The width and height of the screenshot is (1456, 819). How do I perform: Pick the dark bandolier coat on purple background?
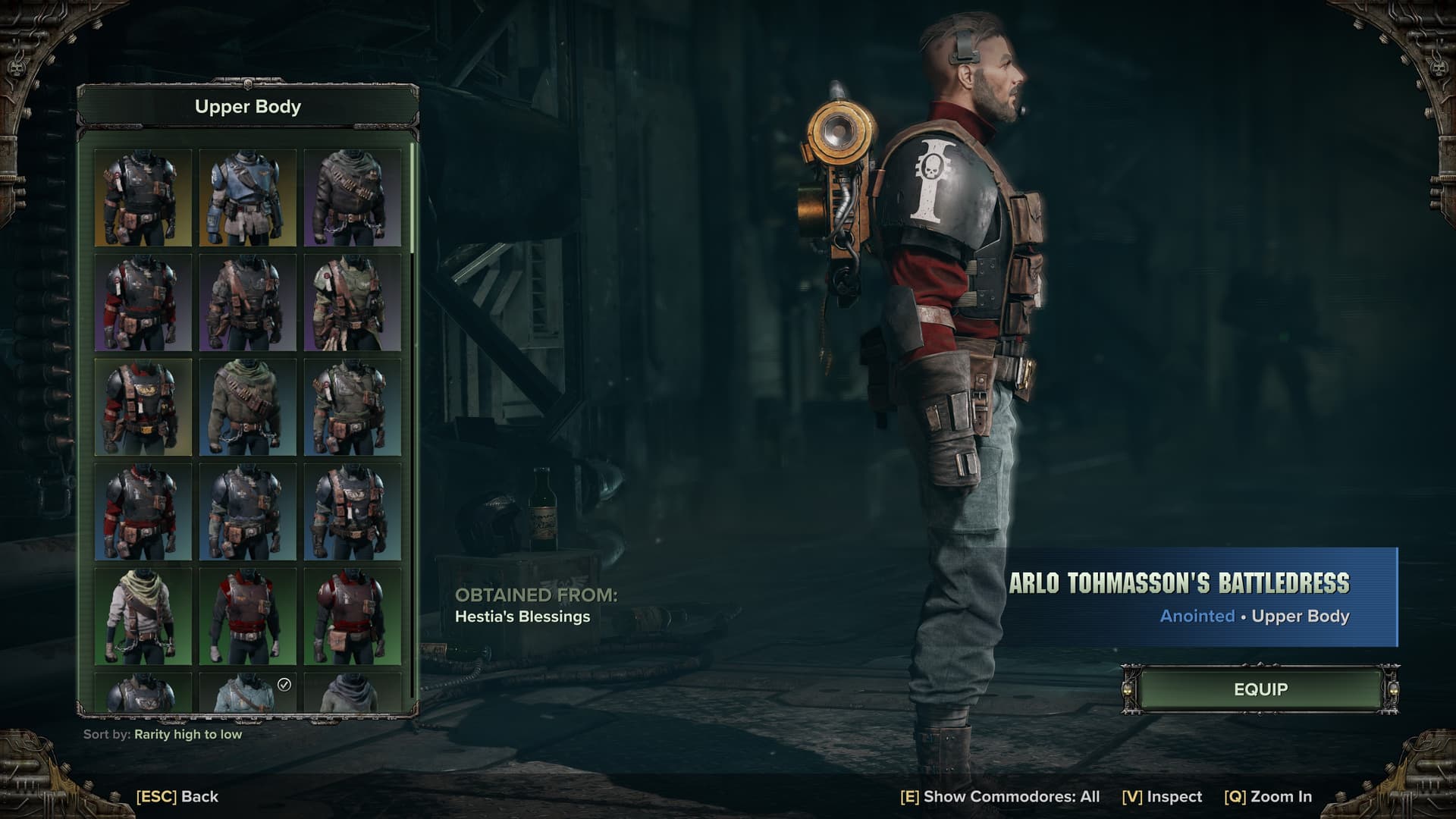click(352, 197)
